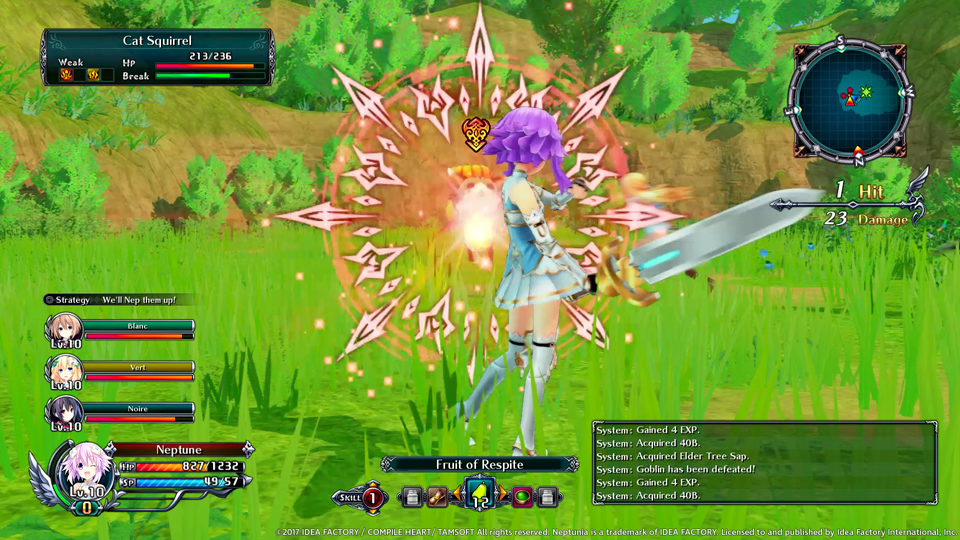
Task: Open the Strategy setting bar
Action: [118, 299]
